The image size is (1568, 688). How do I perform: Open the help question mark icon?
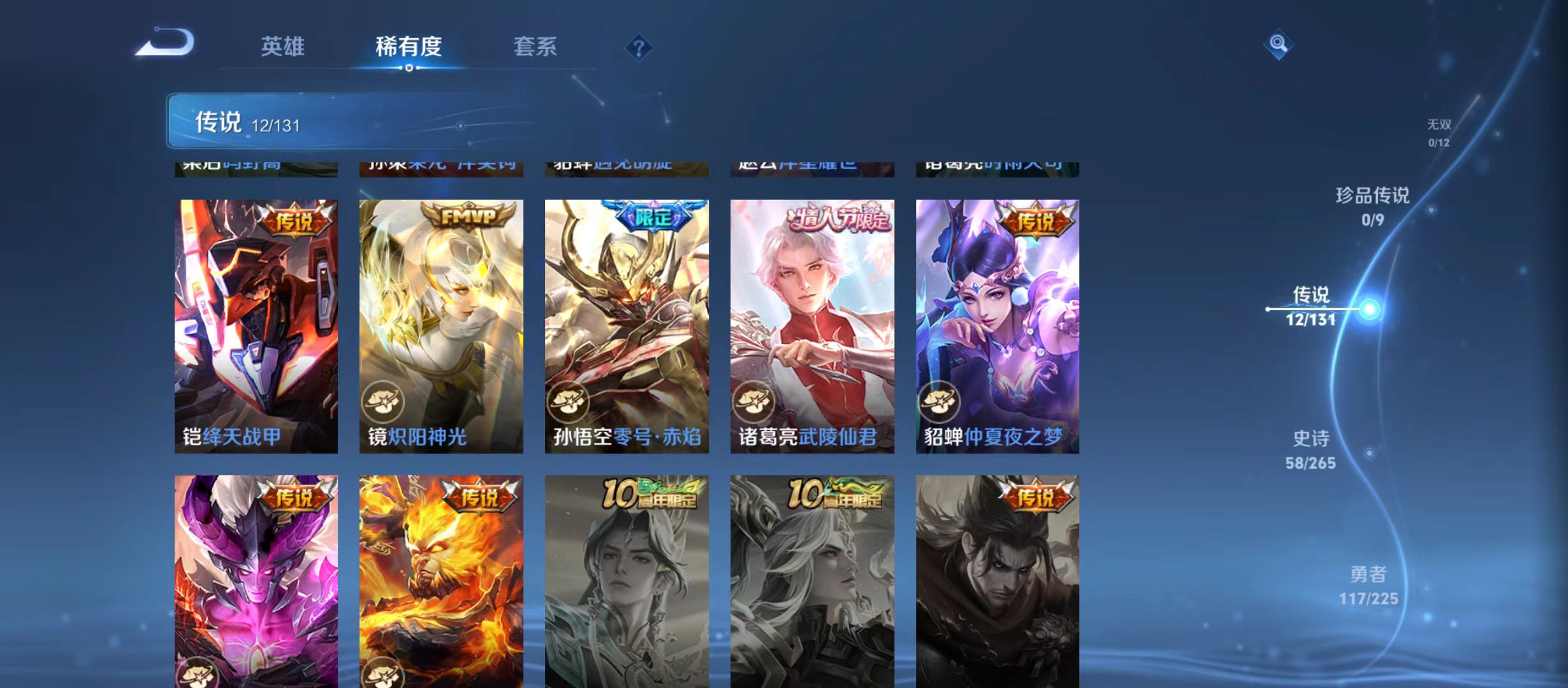coord(639,48)
